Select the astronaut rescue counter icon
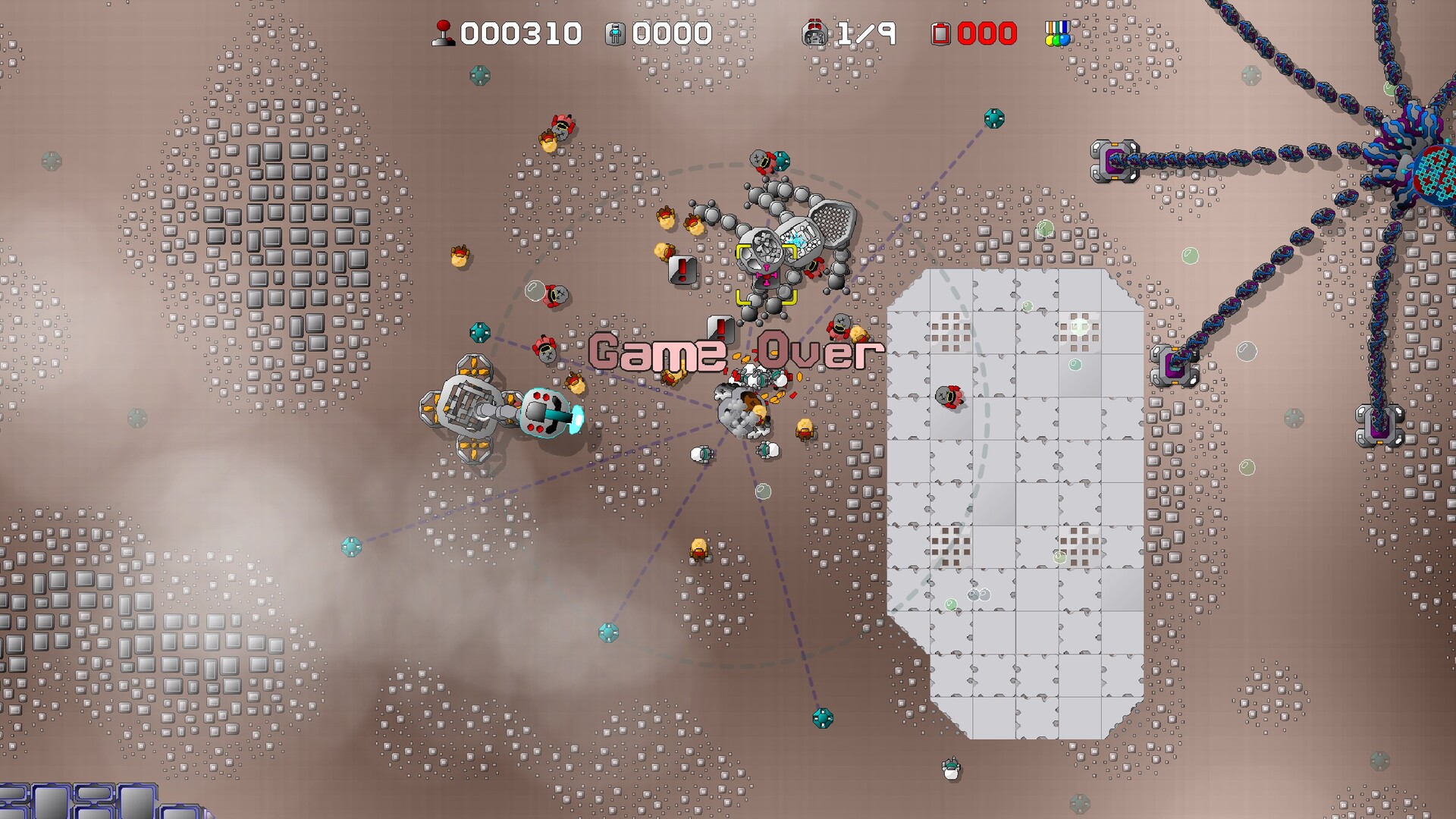The image size is (1456, 819). tap(613, 33)
